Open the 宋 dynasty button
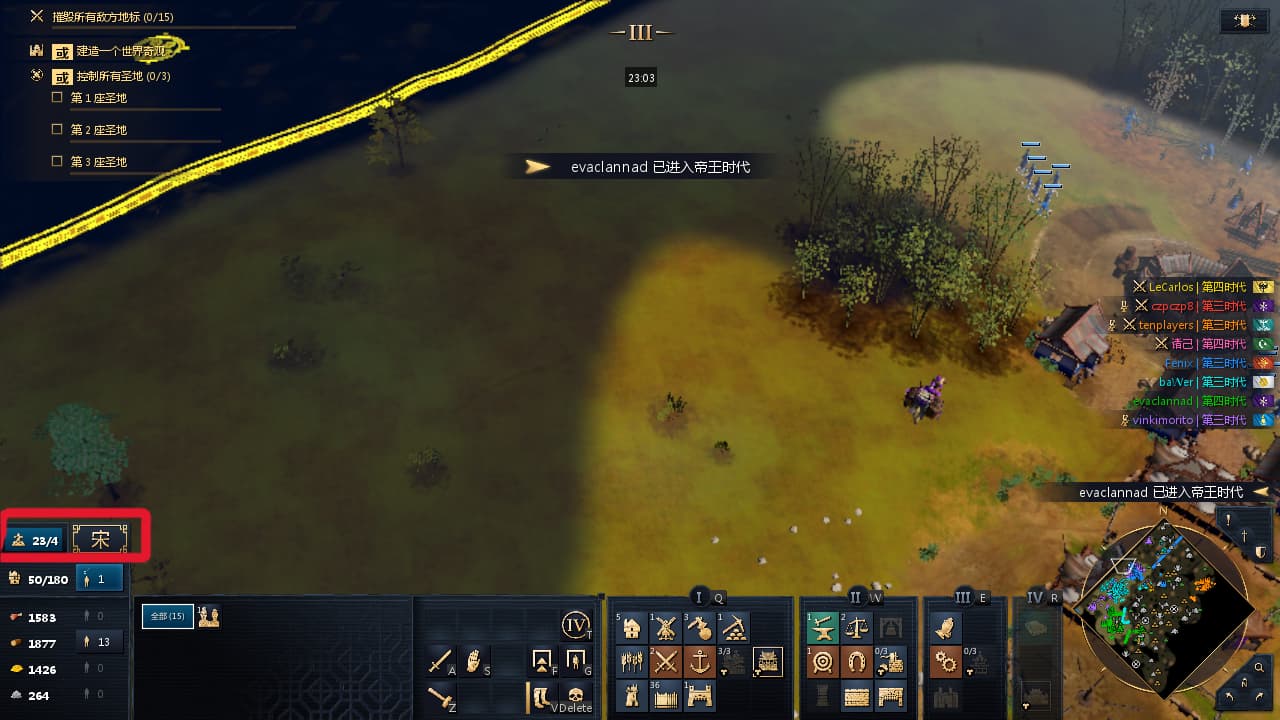The image size is (1280, 720). tap(100, 539)
